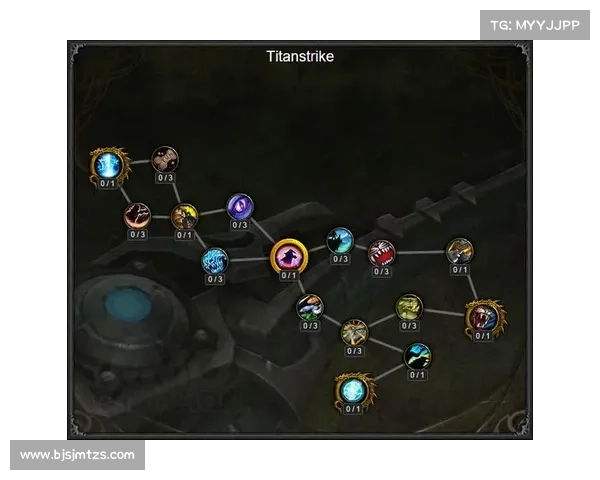Image resolution: width=600 pixels, height=480 pixels.
Task: Select the golden hunter figure trait
Action: (x=184, y=215)
